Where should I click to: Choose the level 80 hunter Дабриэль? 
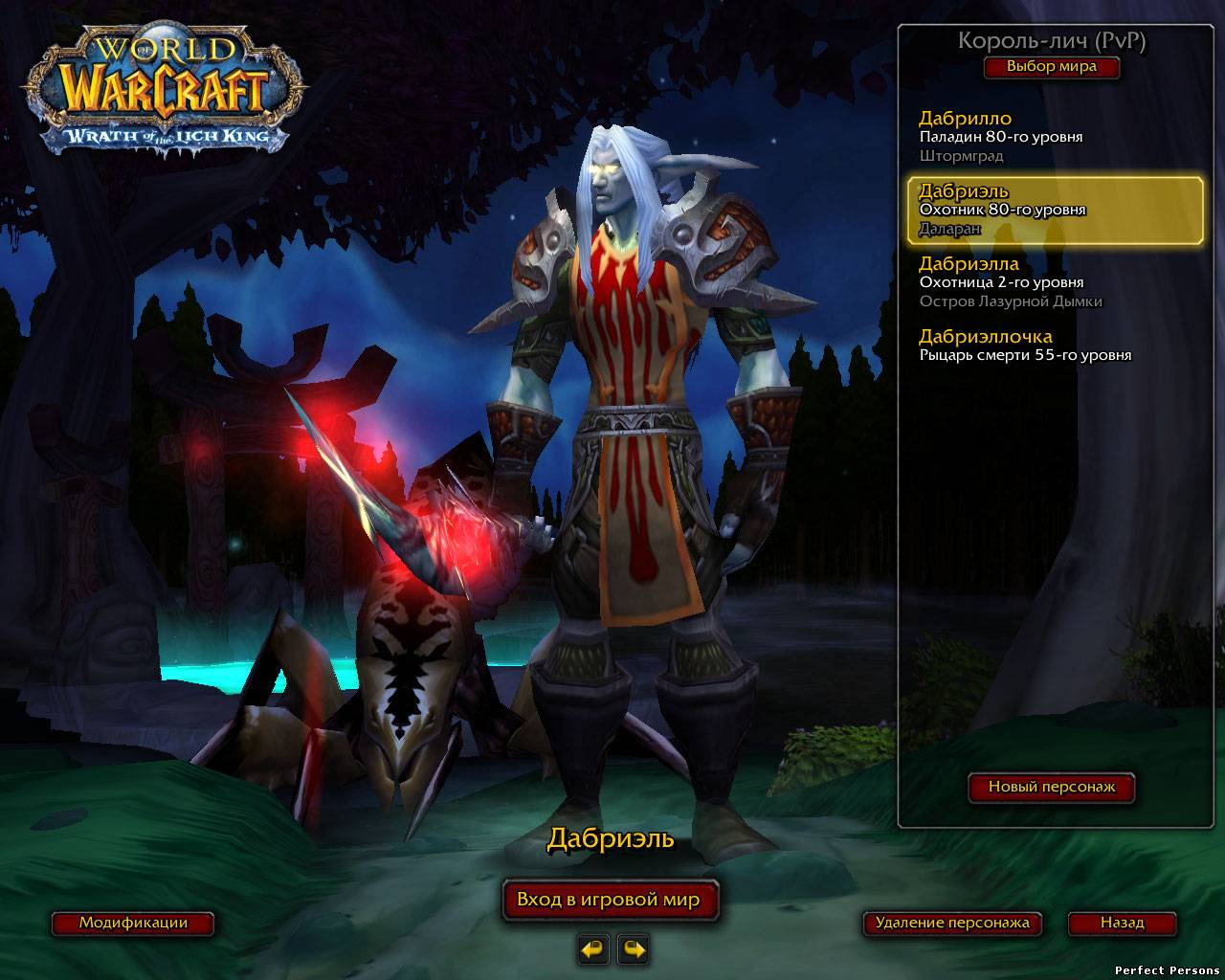click(x=1054, y=210)
